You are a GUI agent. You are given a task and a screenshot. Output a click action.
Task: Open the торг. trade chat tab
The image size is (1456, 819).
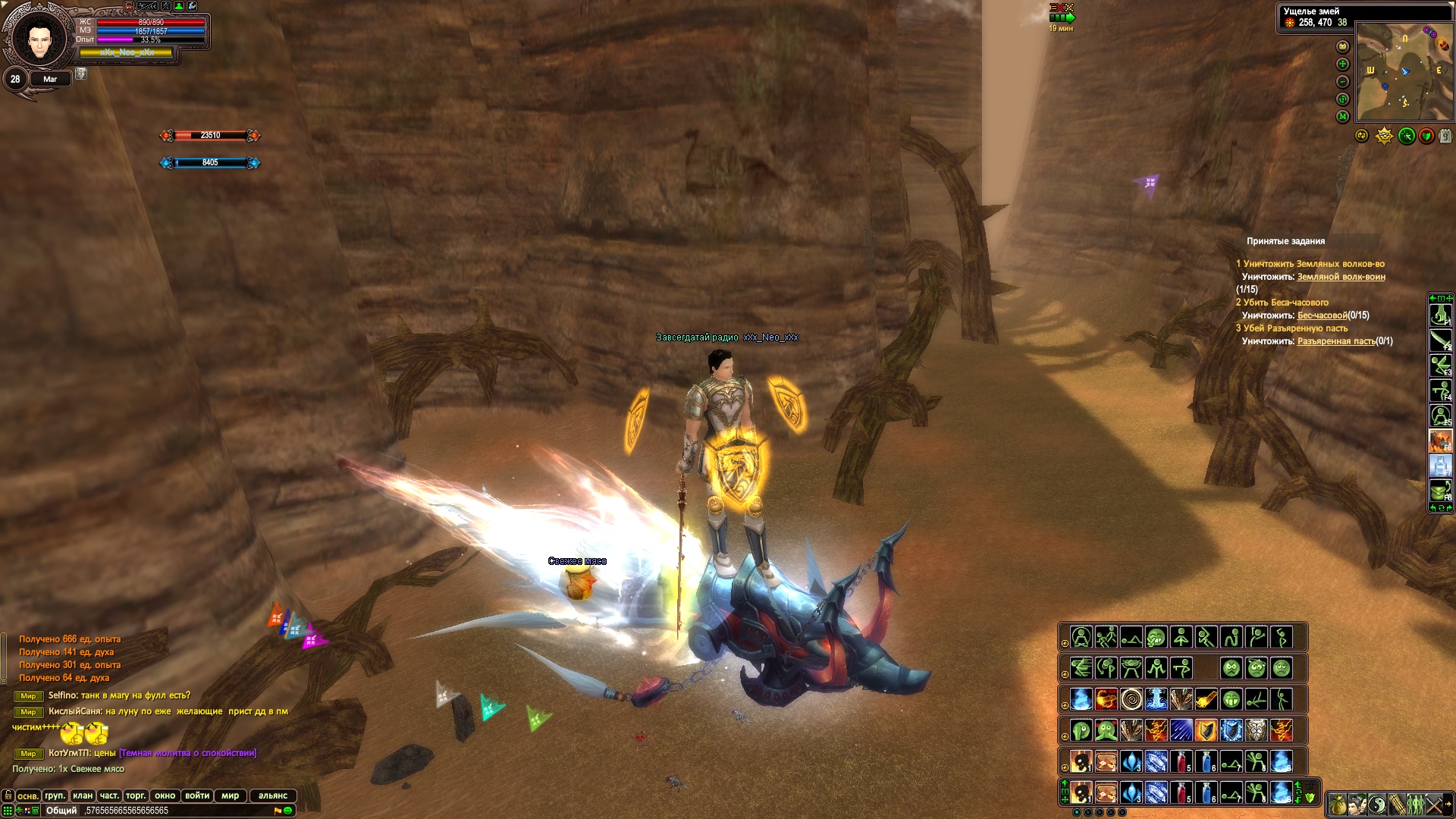coord(136,795)
